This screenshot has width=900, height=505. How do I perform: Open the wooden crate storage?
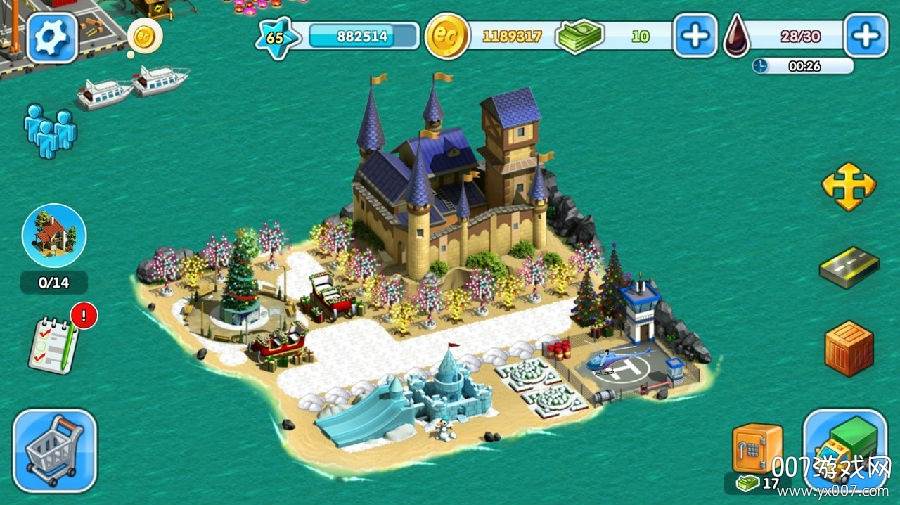(x=849, y=347)
